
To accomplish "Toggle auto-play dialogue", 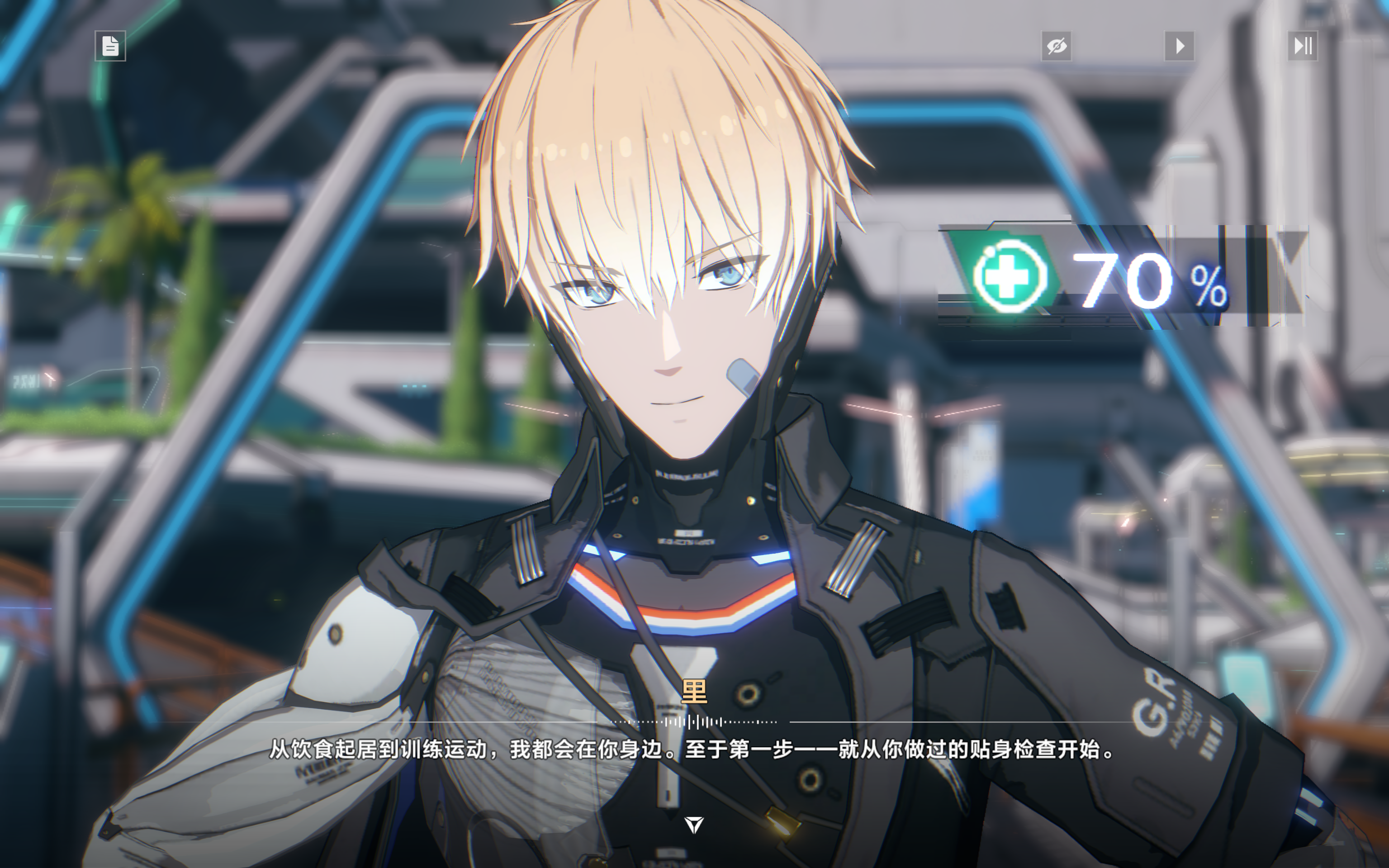I will click(1179, 46).
